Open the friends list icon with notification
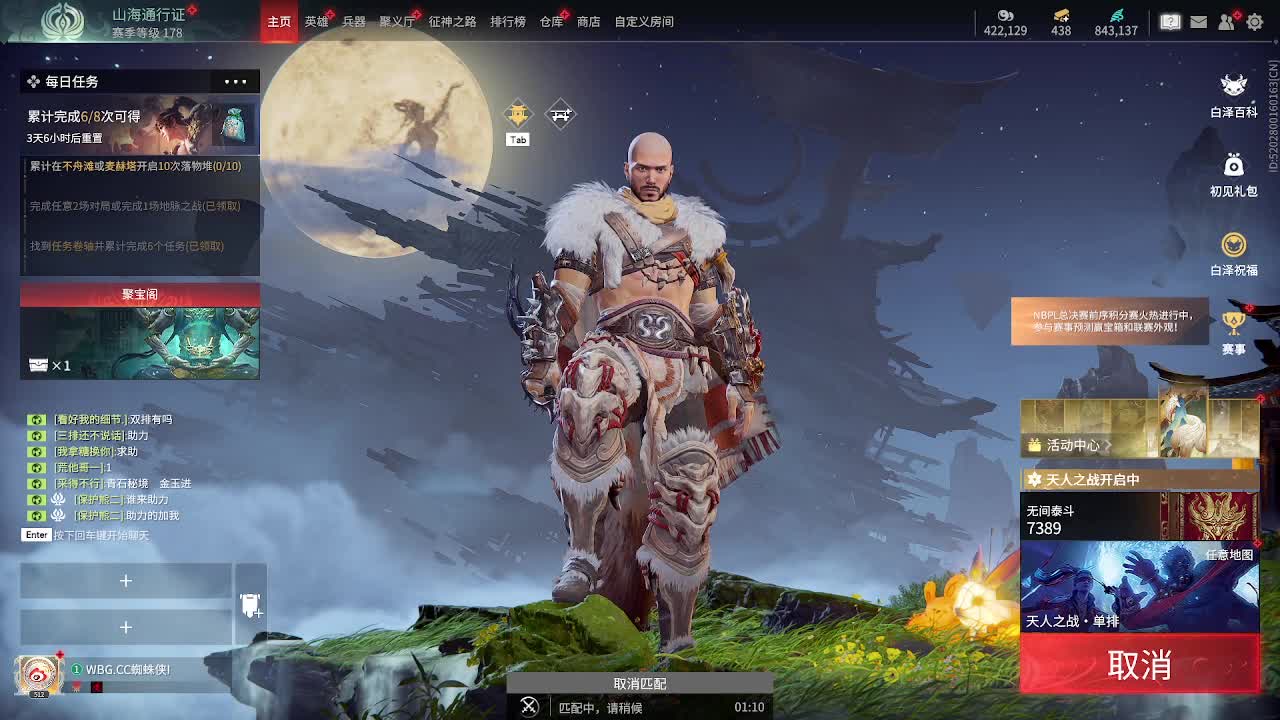 click(1227, 20)
